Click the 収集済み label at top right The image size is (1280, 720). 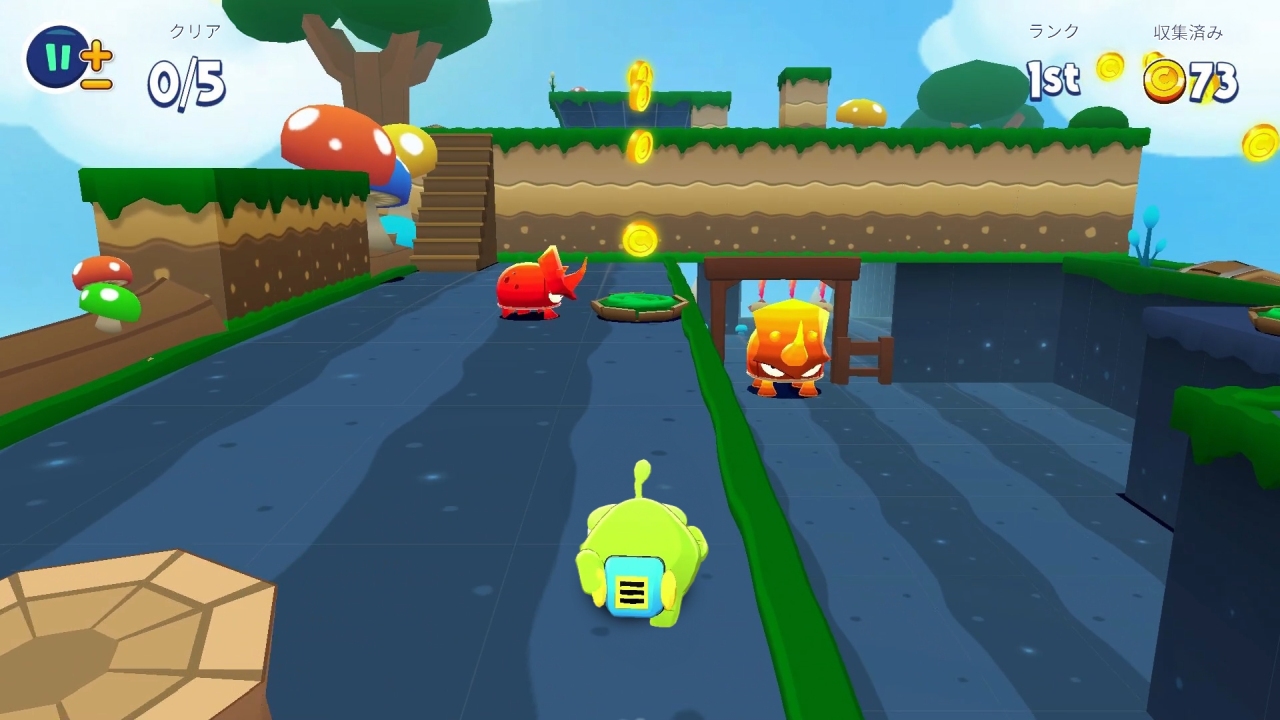pyautogui.click(x=1188, y=30)
